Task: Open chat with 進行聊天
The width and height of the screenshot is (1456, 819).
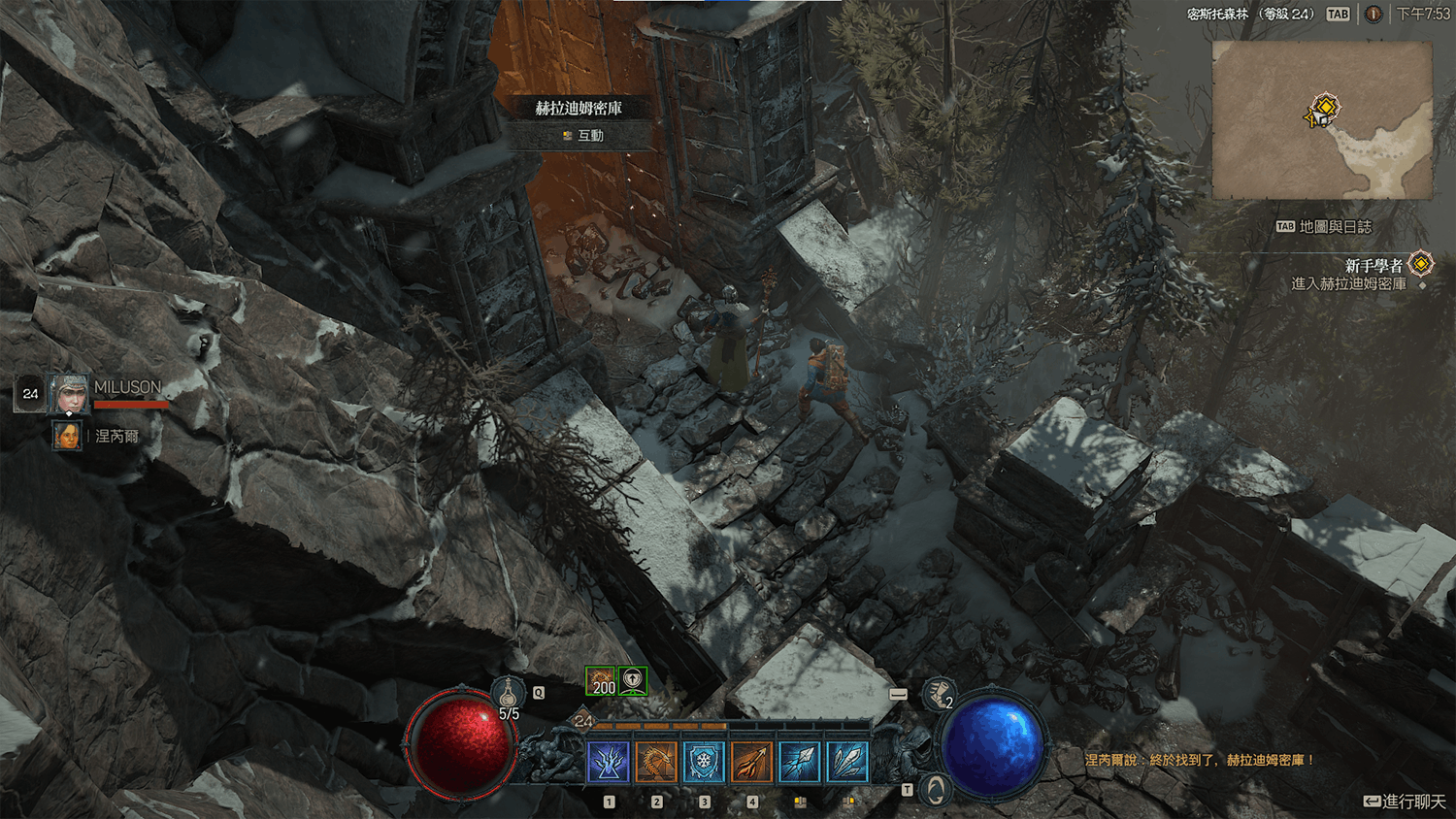Action: [x=1405, y=802]
